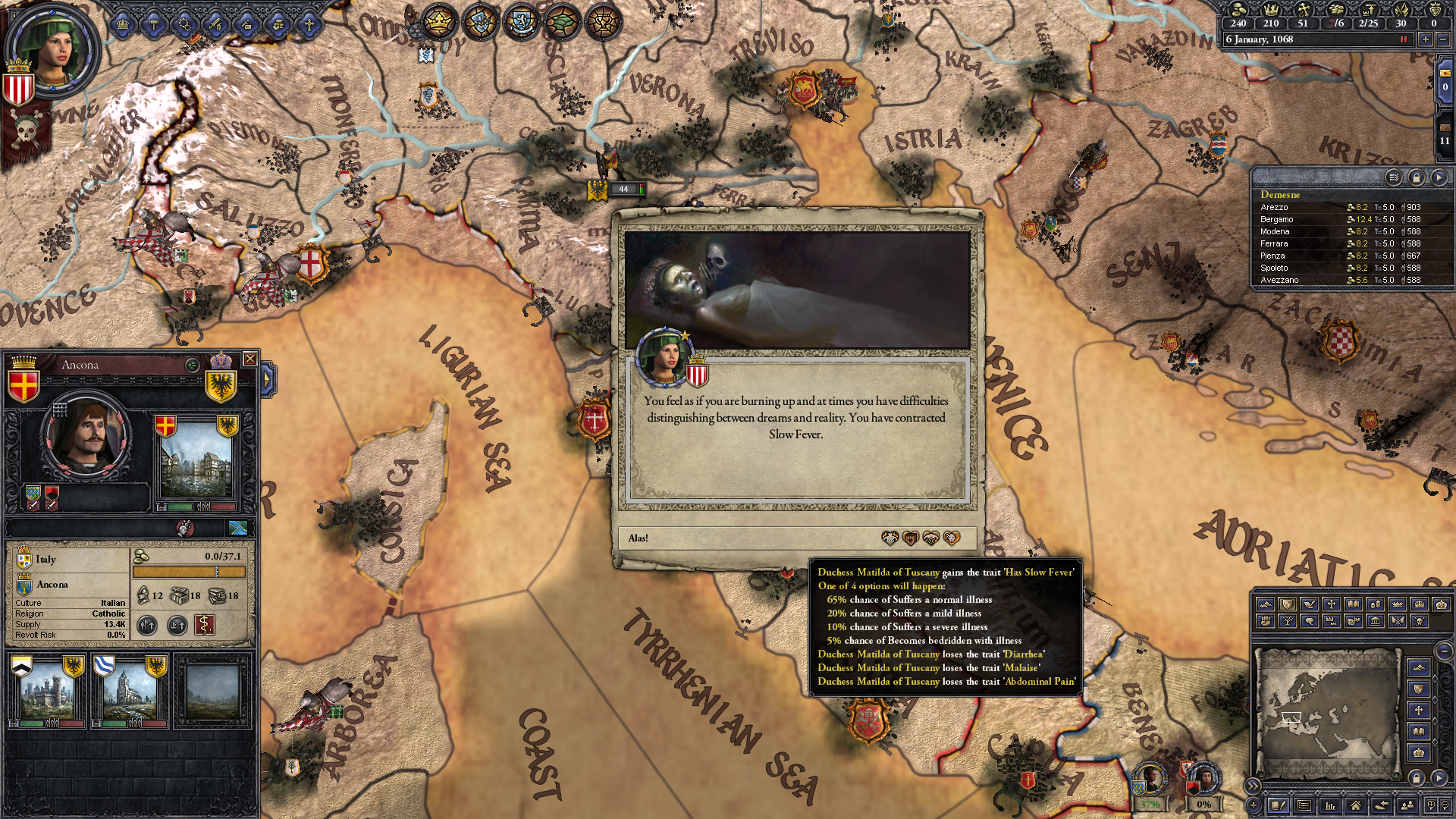Switch to the temple holding thumbnail in Ancona
Image resolution: width=1456 pixels, height=819 pixels.
[129, 690]
